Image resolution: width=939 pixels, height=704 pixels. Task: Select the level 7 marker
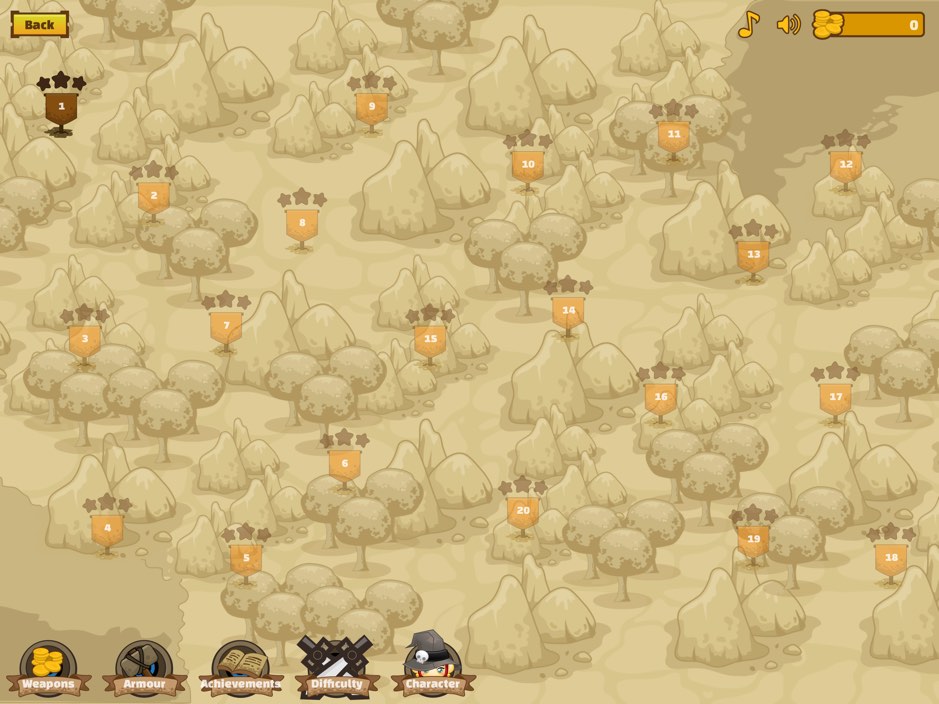pyautogui.click(x=226, y=326)
